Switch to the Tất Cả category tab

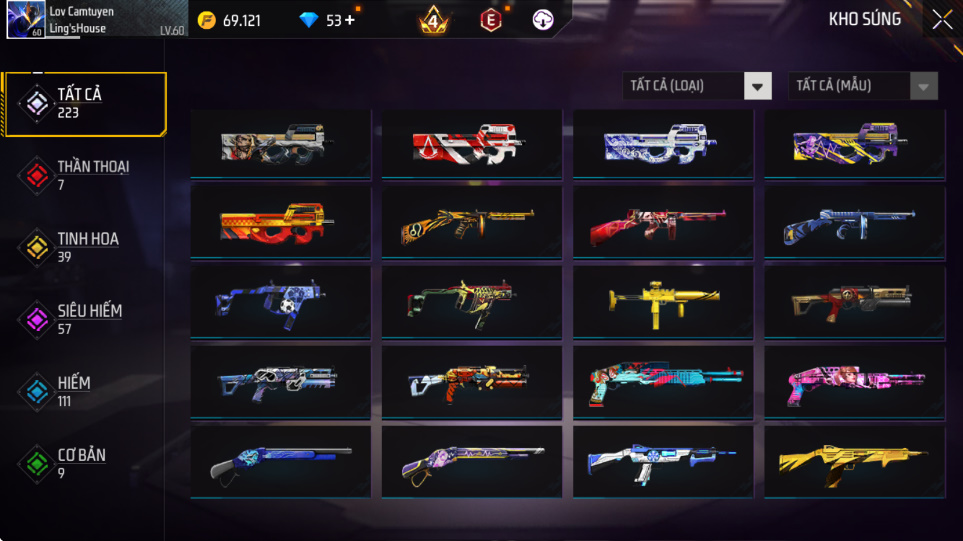click(x=84, y=103)
